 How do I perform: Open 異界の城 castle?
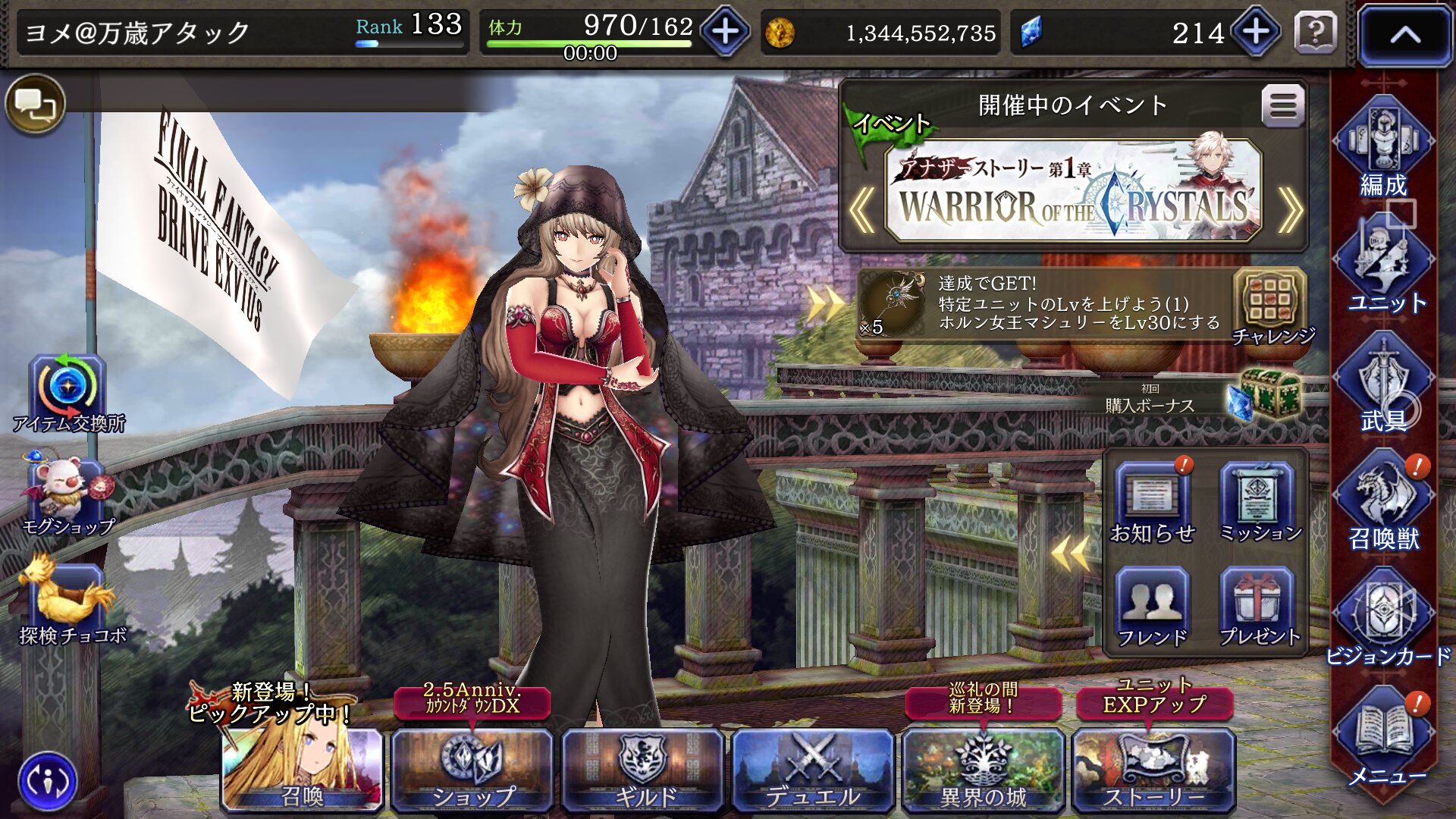pos(983,770)
